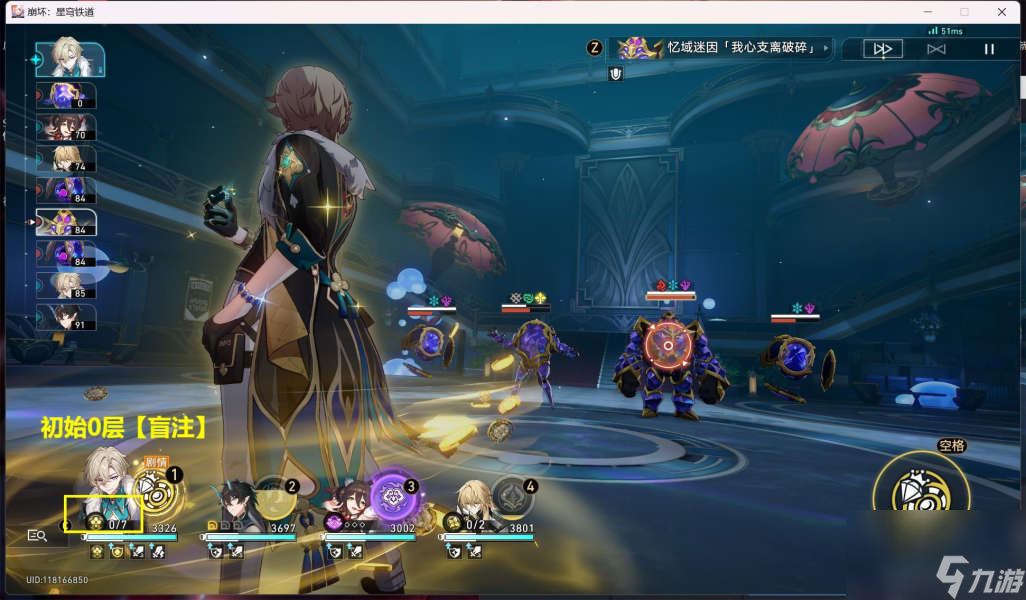Select the turn-order entry showing 70
The width and height of the screenshot is (1026, 600).
coord(66,127)
